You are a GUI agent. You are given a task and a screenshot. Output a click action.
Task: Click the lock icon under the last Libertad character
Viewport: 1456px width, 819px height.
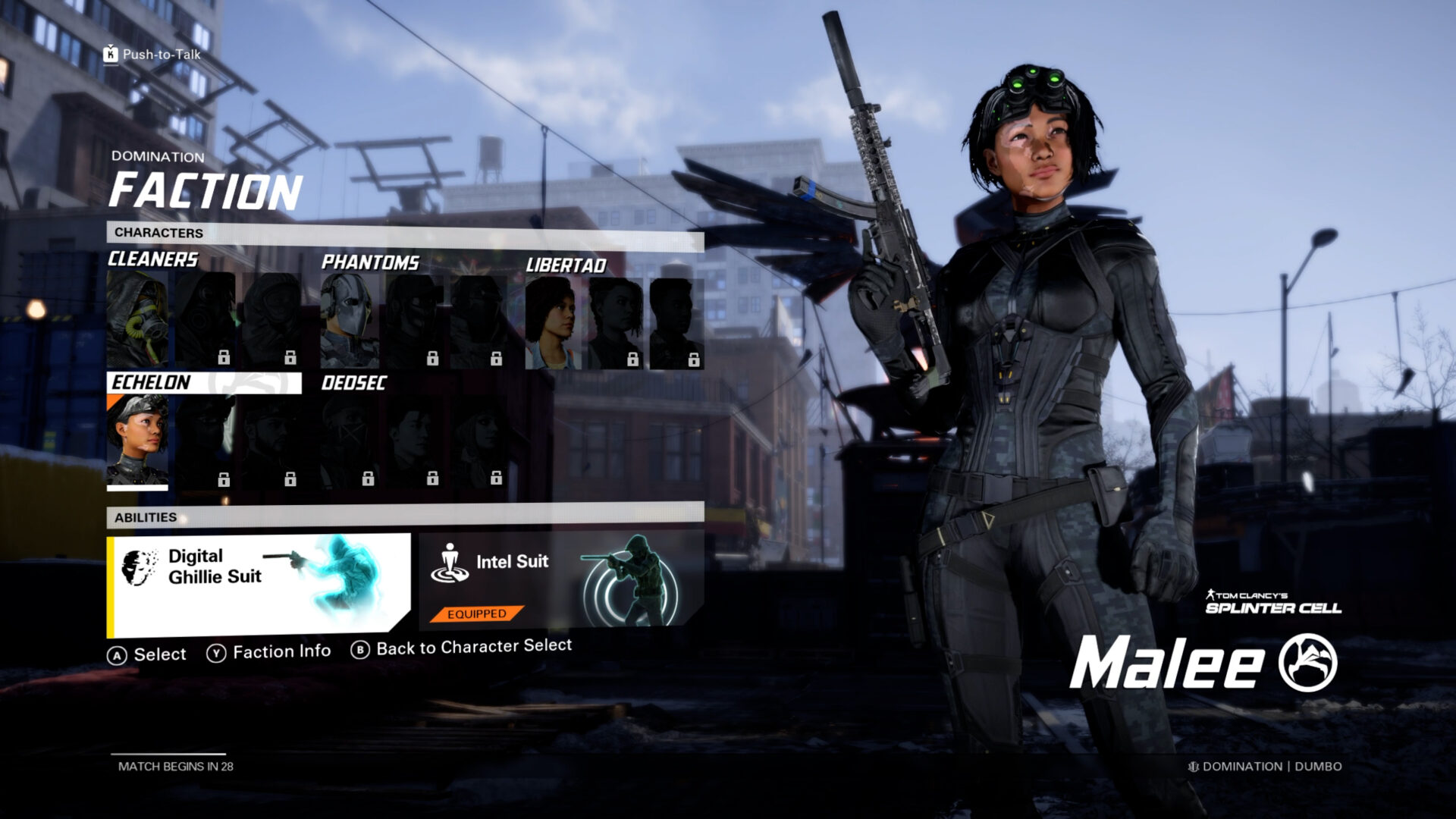tap(693, 358)
